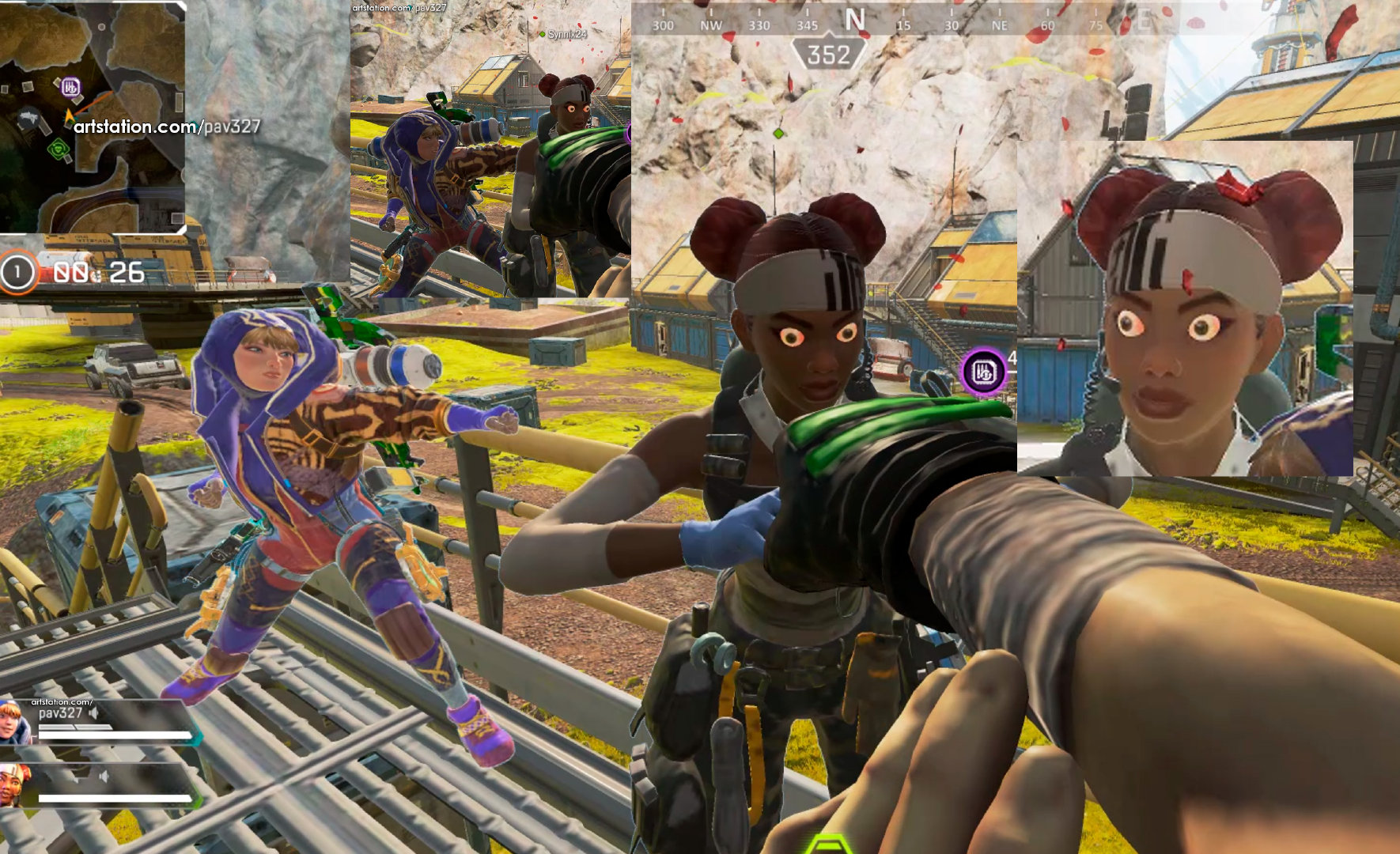Toggle the second squadmate's speaker icon
1400x854 pixels.
(x=103, y=777)
